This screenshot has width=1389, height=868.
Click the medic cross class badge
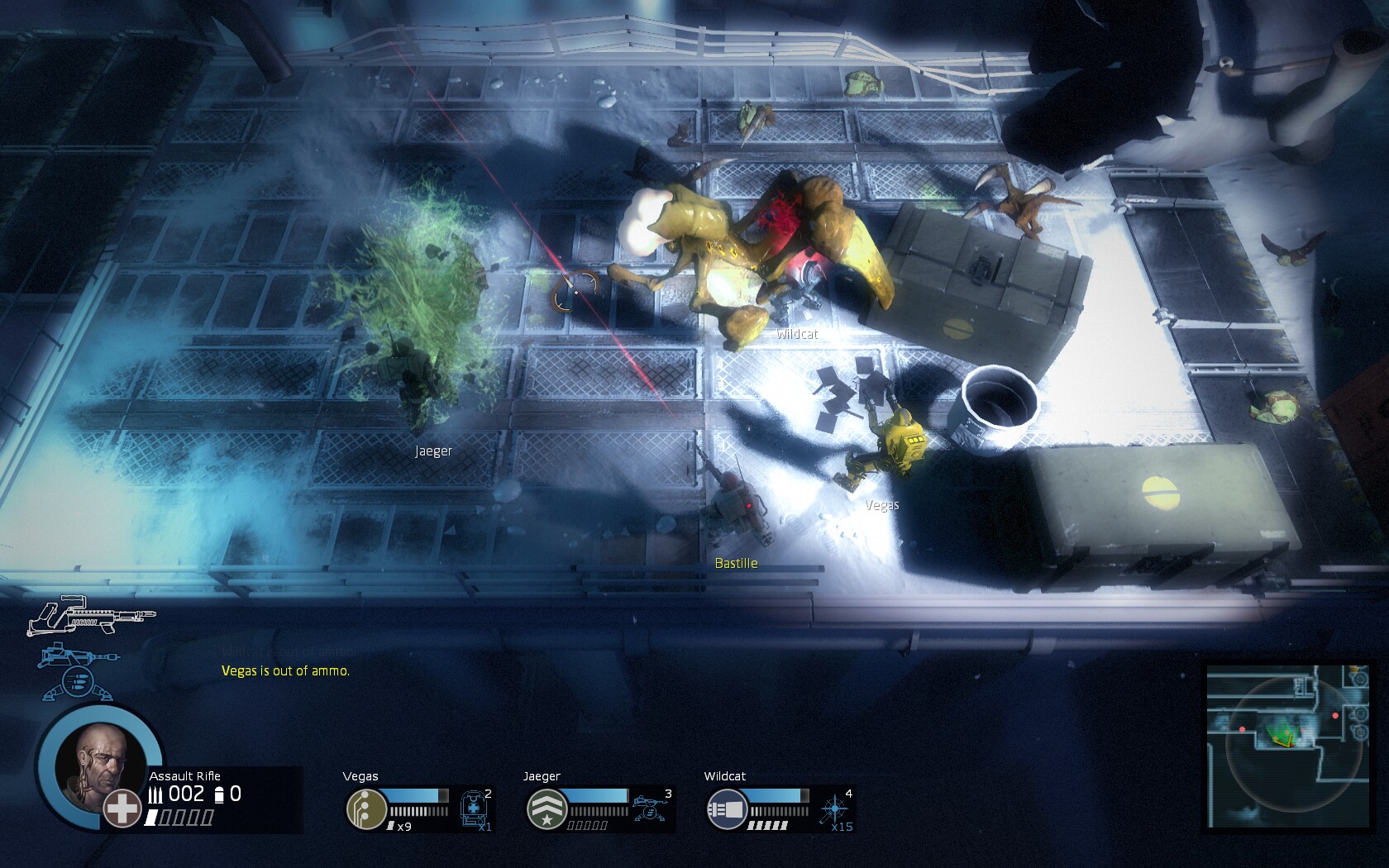pos(122,808)
